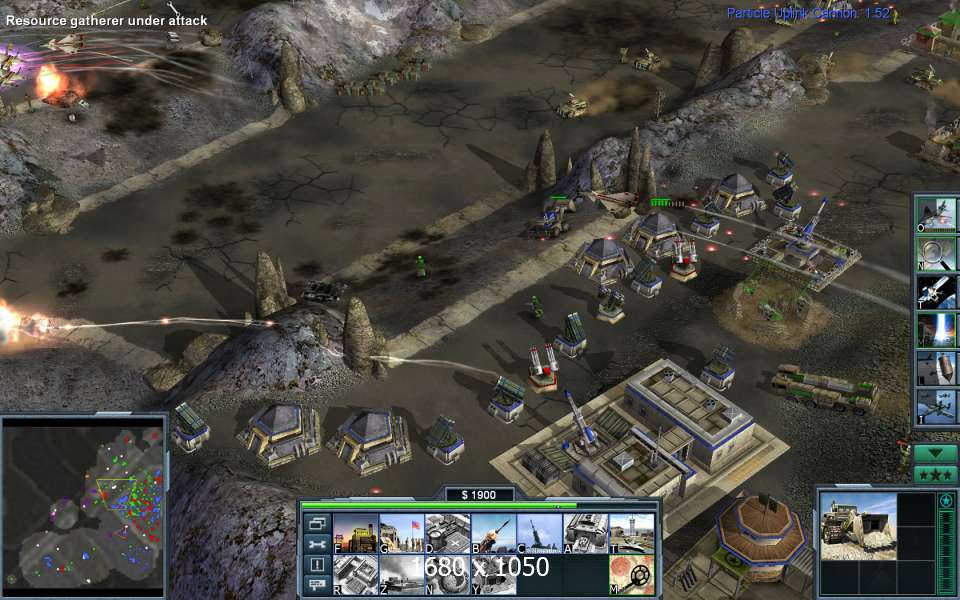Image resolution: width=960 pixels, height=600 pixels.
Task: Select the greyed build icon marked R
Action: pos(354,575)
